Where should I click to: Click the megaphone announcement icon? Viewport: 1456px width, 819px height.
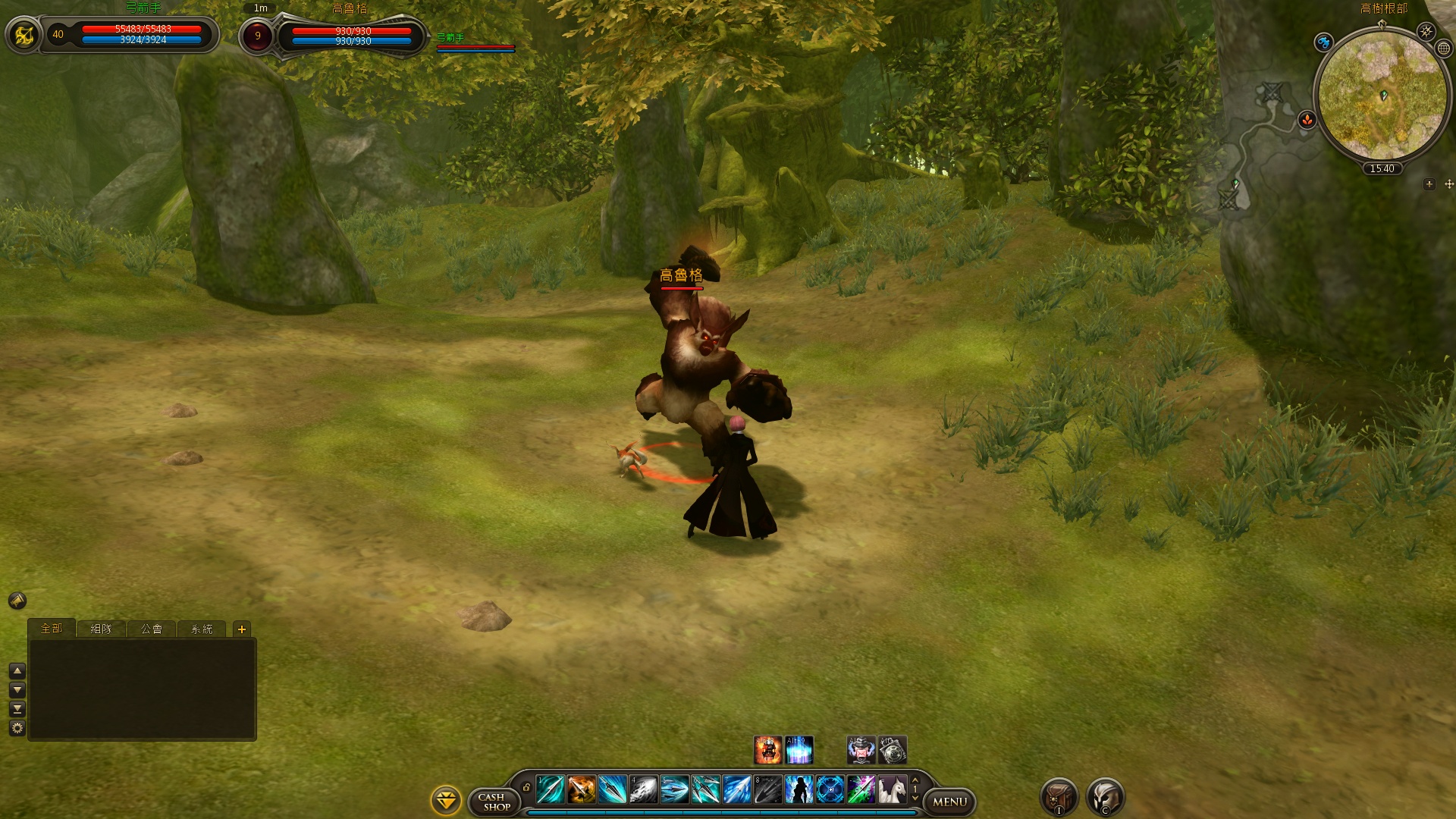(17, 601)
